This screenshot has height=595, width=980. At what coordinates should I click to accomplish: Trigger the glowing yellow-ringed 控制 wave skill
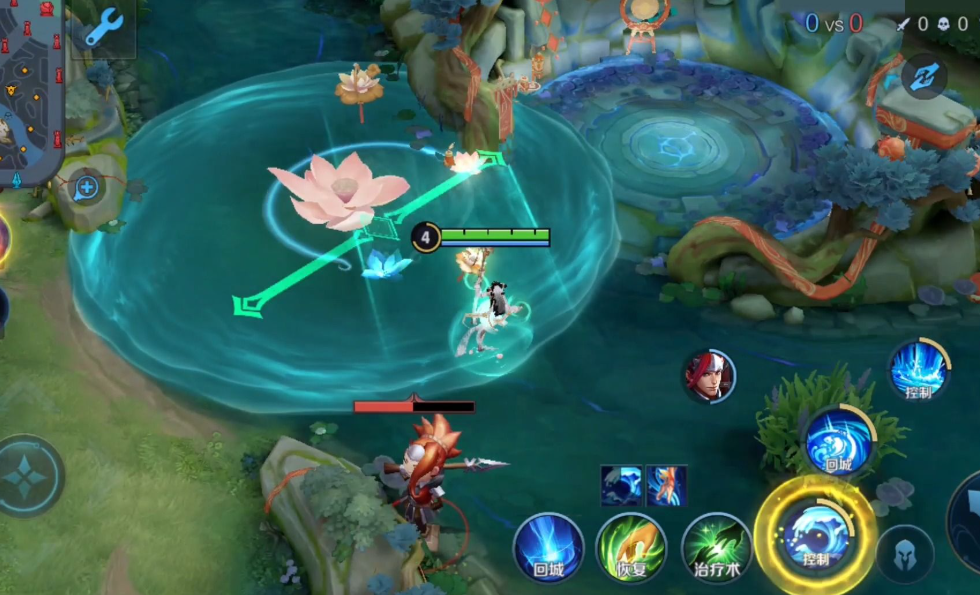point(814,531)
